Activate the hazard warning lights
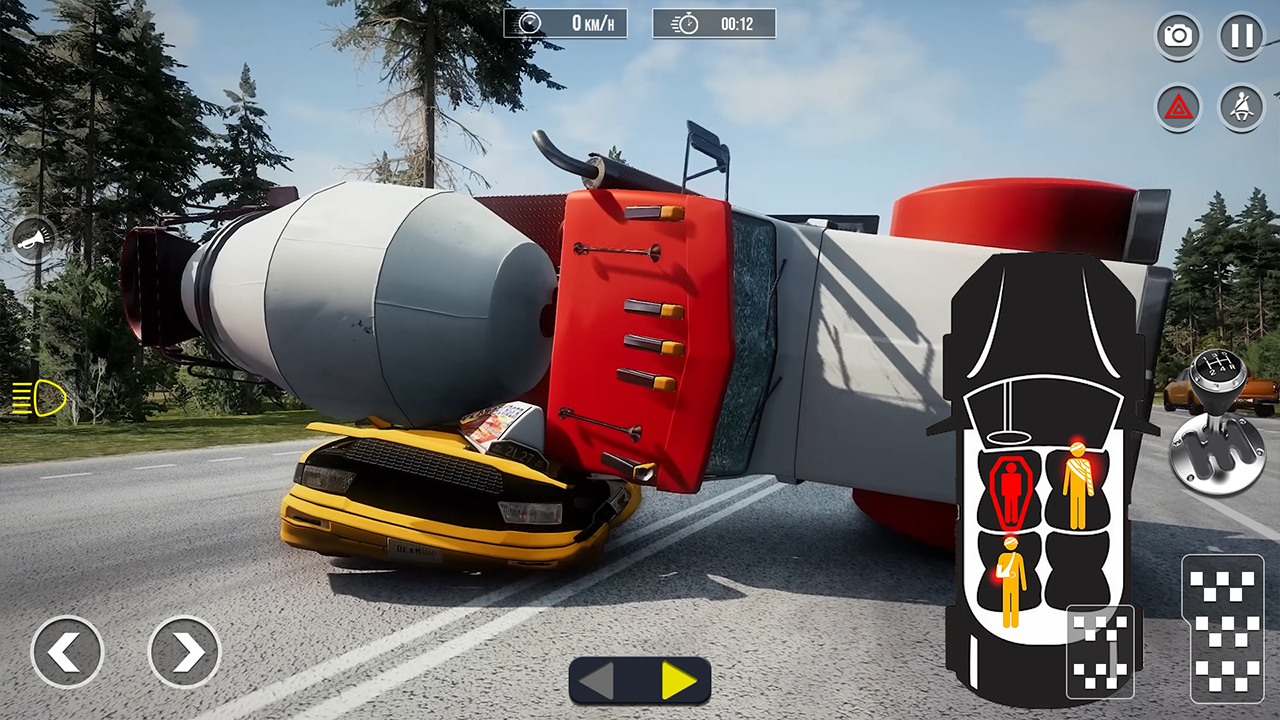Screen dimensions: 1280x720 1178,106
